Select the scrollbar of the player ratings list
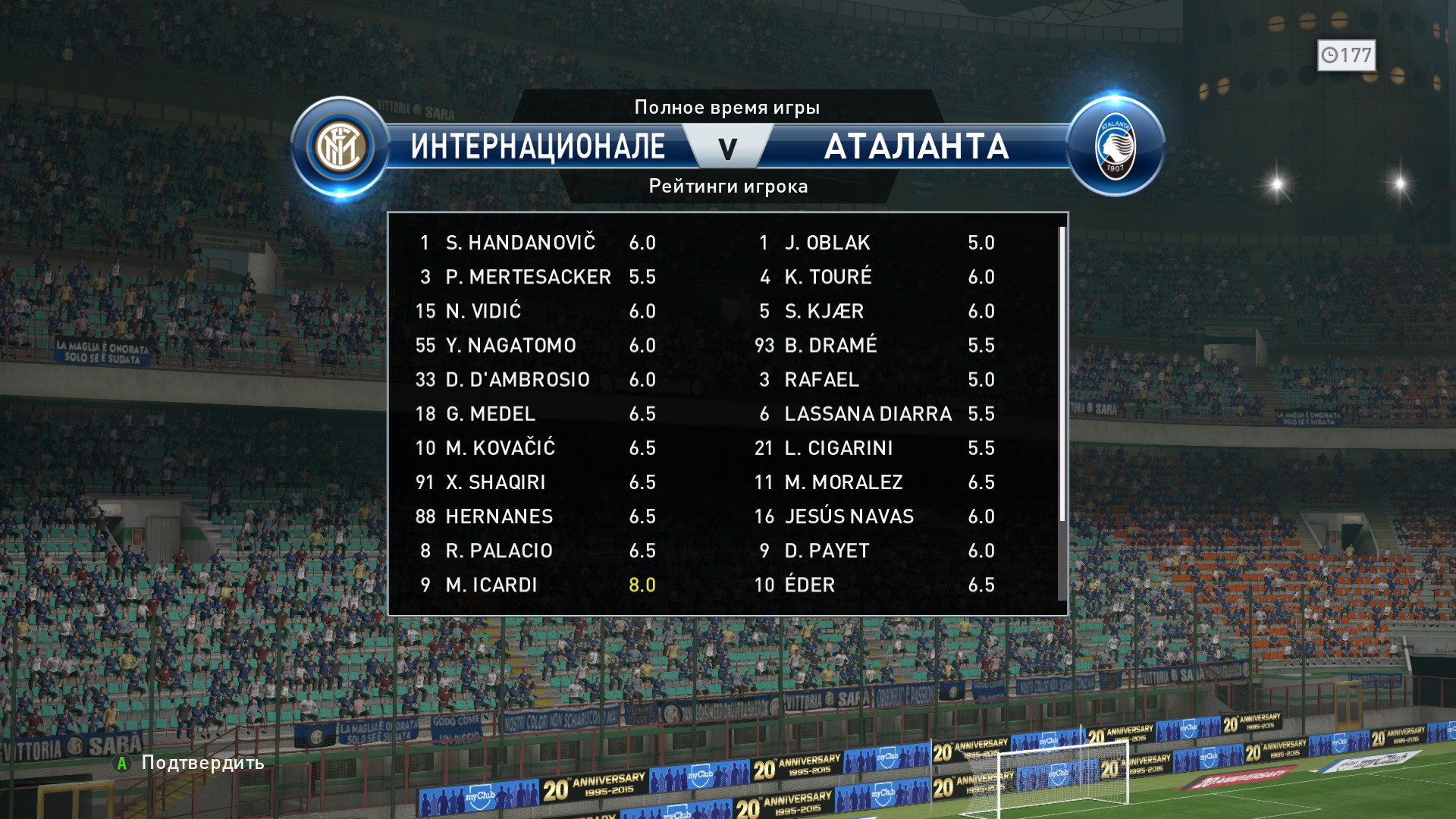The width and height of the screenshot is (1456, 819). point(1062,375)
